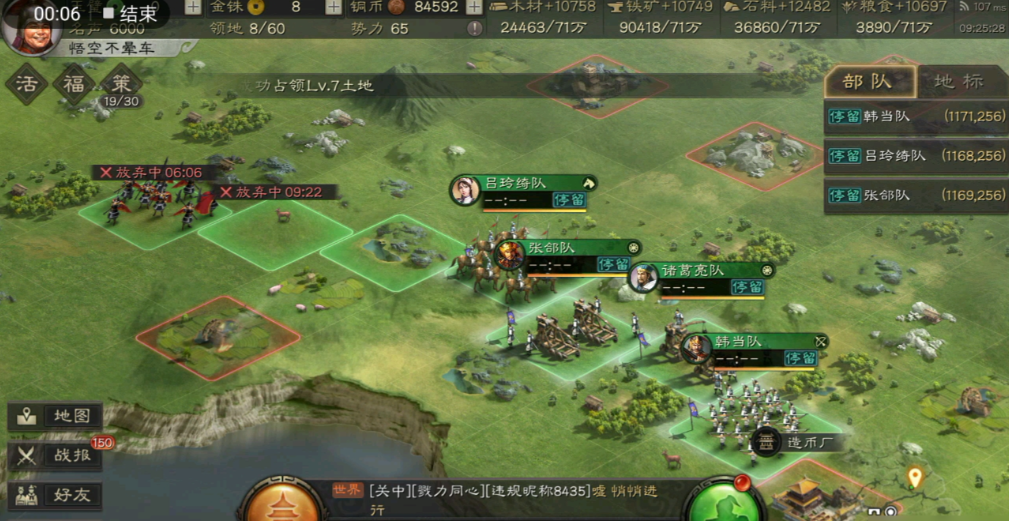
Task: Click the 造币厂 building label
Action: pyautogui.click(x=802, y=443)
